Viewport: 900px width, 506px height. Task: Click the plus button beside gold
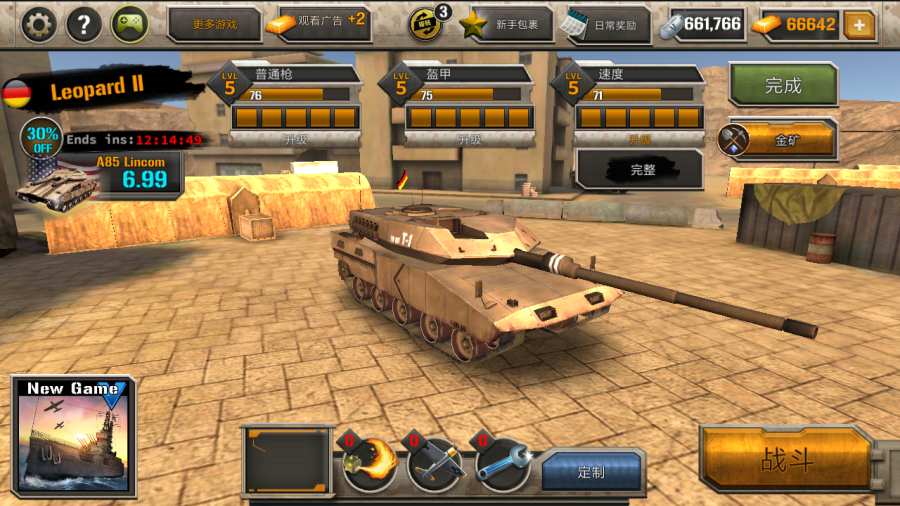(859, 24)
